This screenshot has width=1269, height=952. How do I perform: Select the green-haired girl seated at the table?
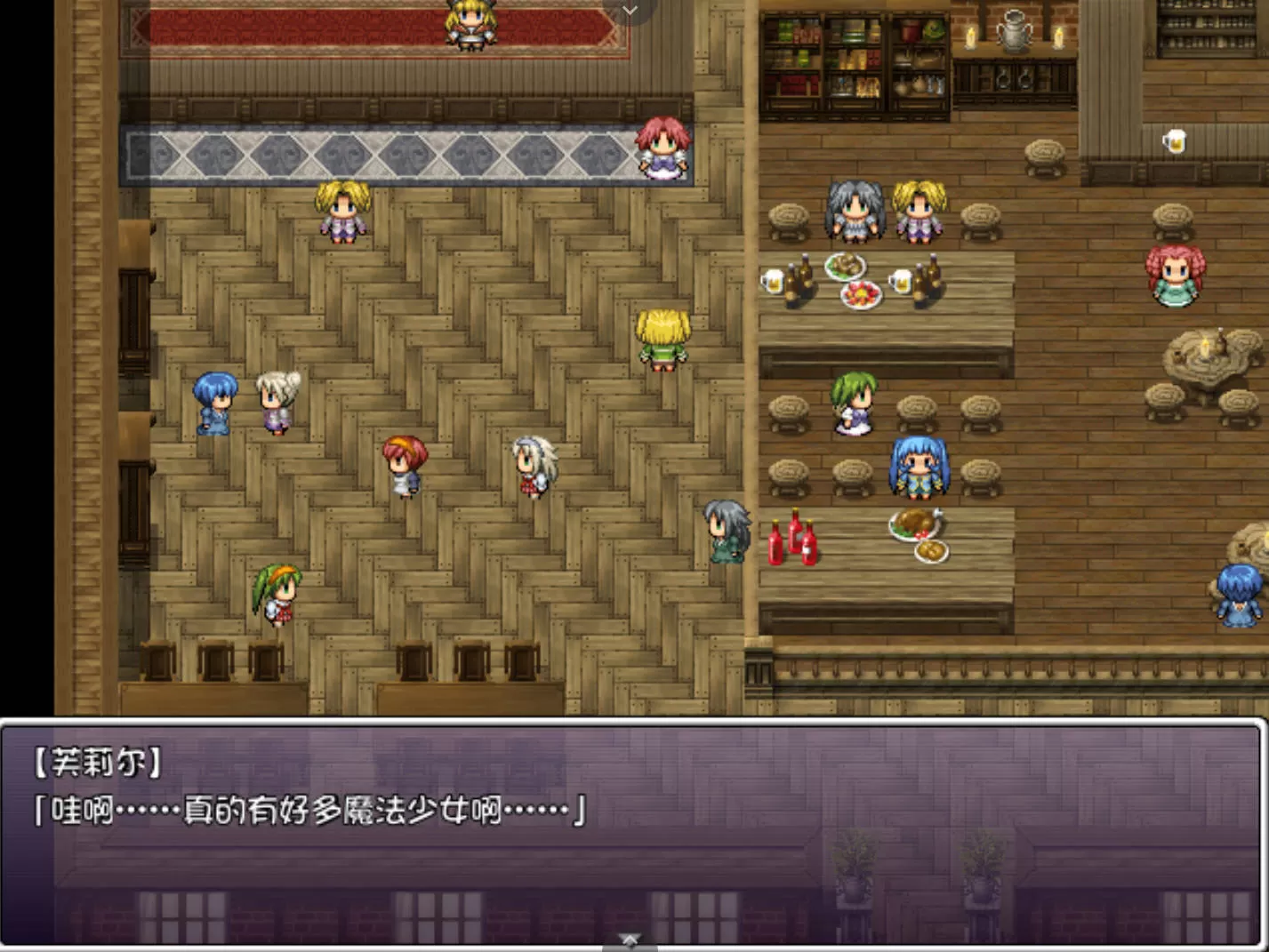[852, 404]
